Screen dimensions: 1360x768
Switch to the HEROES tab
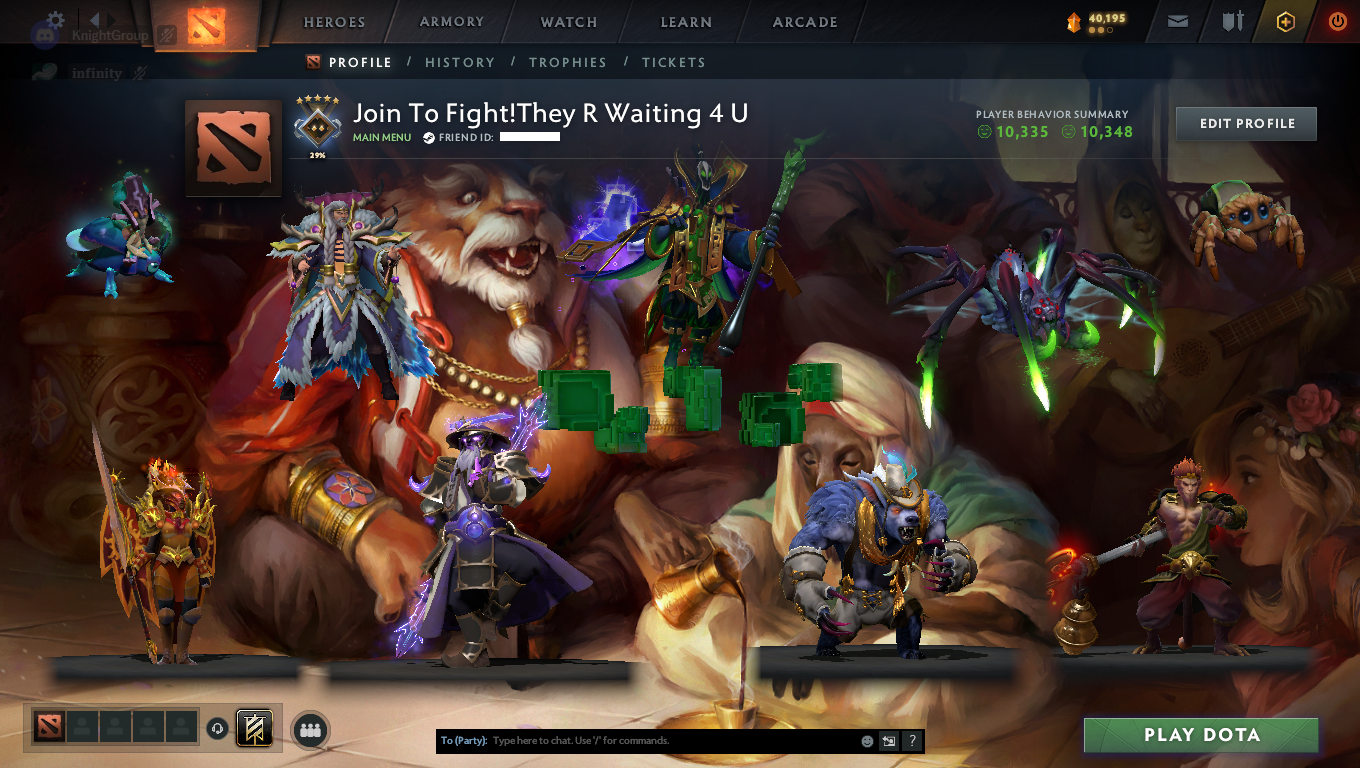click(332, 21)
